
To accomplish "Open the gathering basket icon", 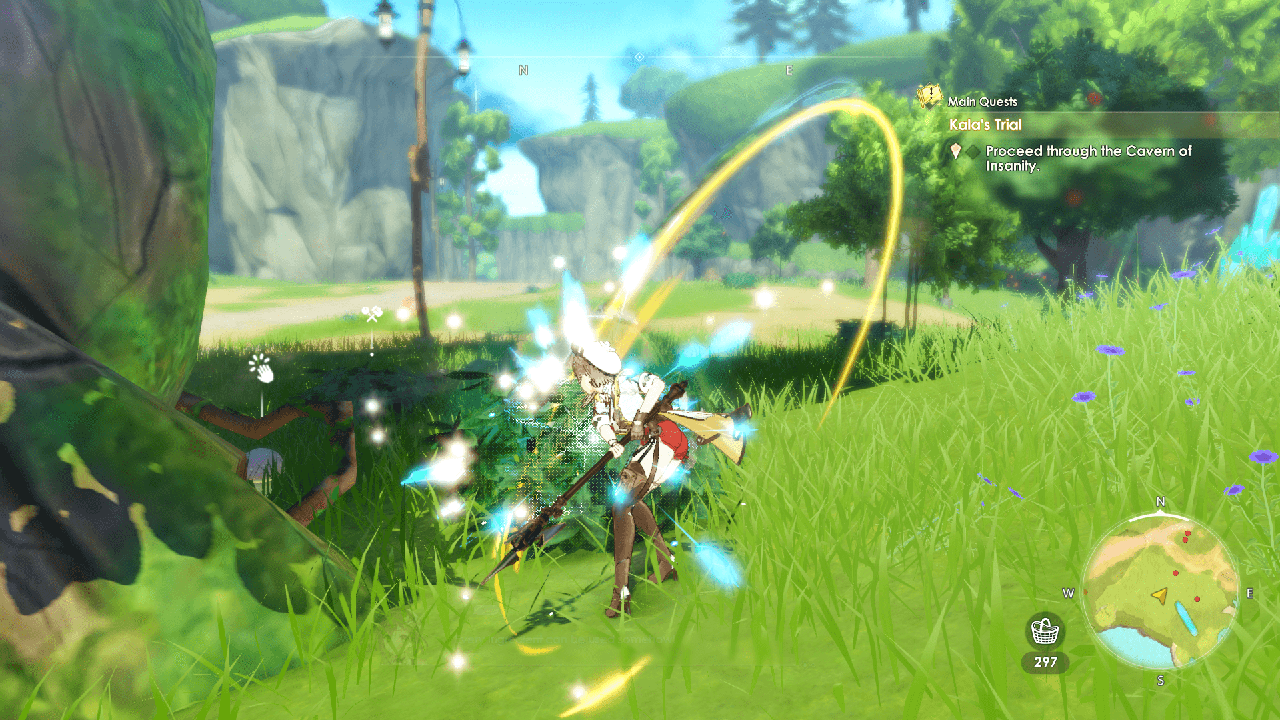I will (x=1045, y=632).
